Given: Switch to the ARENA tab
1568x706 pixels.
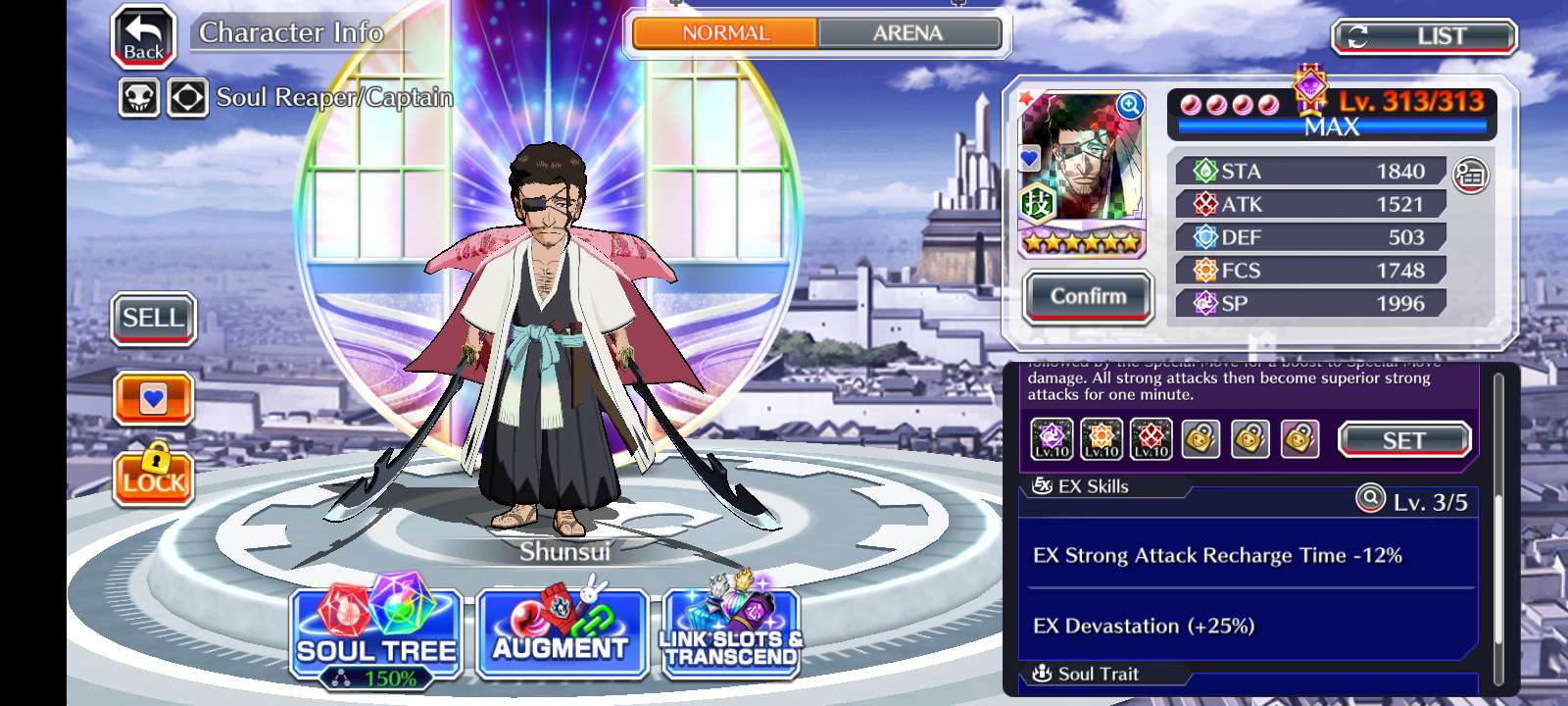Looking at the screenshot, I should (907, 33).
